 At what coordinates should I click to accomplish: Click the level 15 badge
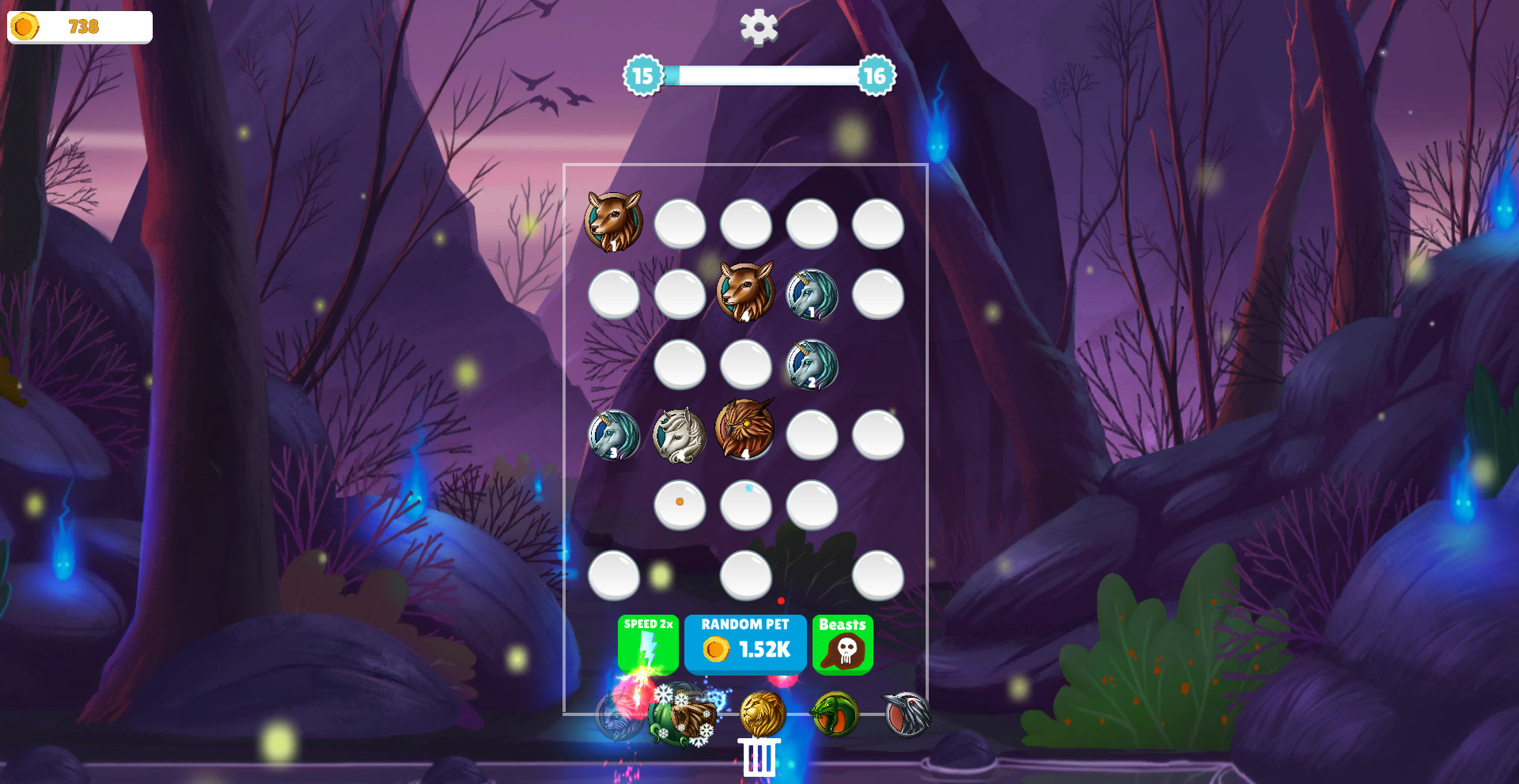[x=642, y=78]
